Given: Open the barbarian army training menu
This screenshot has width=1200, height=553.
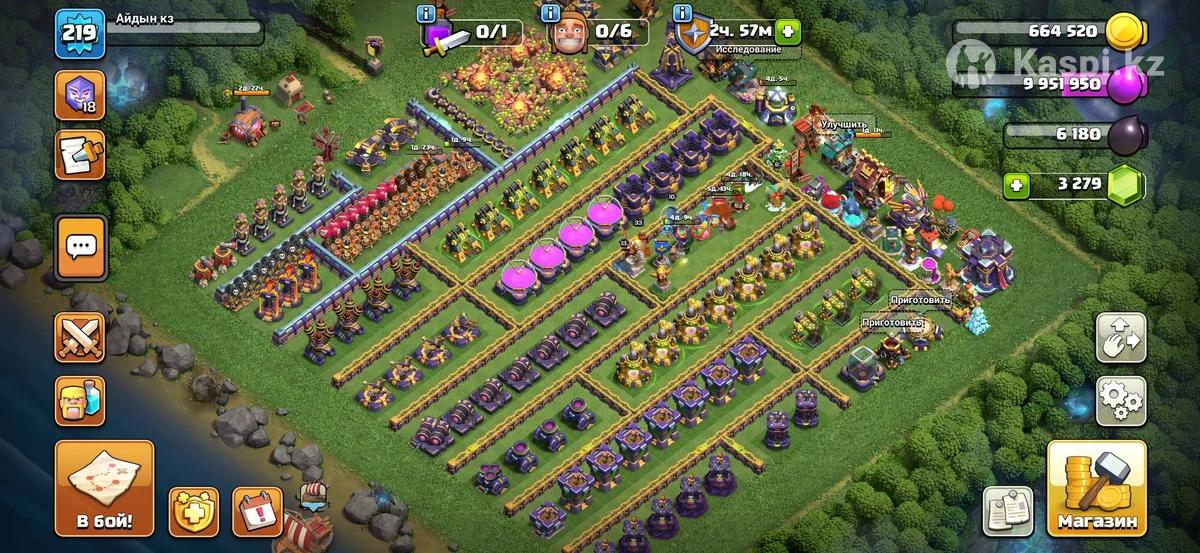Looking at the screenshot, I should (x=79, y=399).
